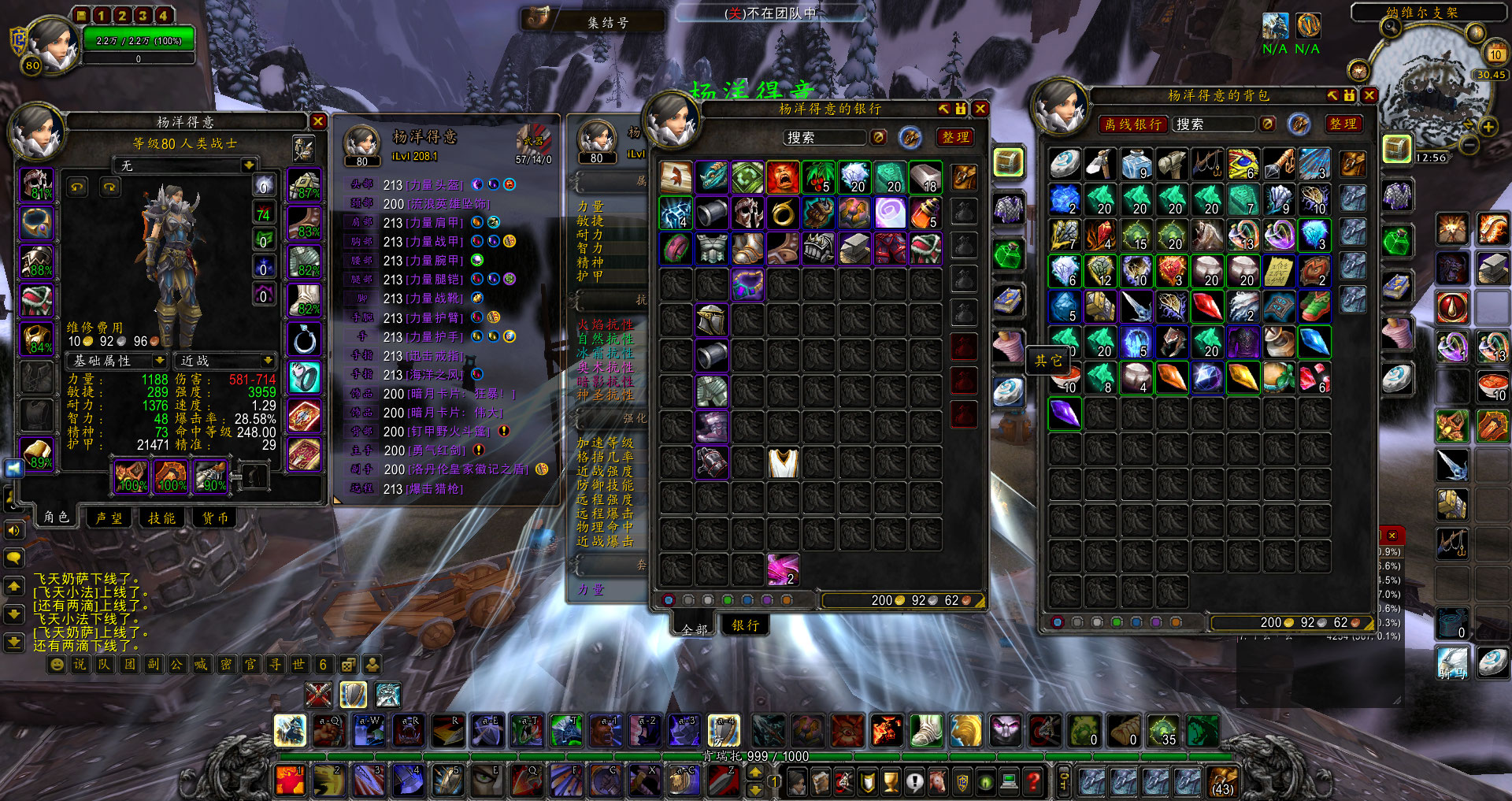
Task: Open the 近战 melee stats dropdown
Action: point(225,361)
